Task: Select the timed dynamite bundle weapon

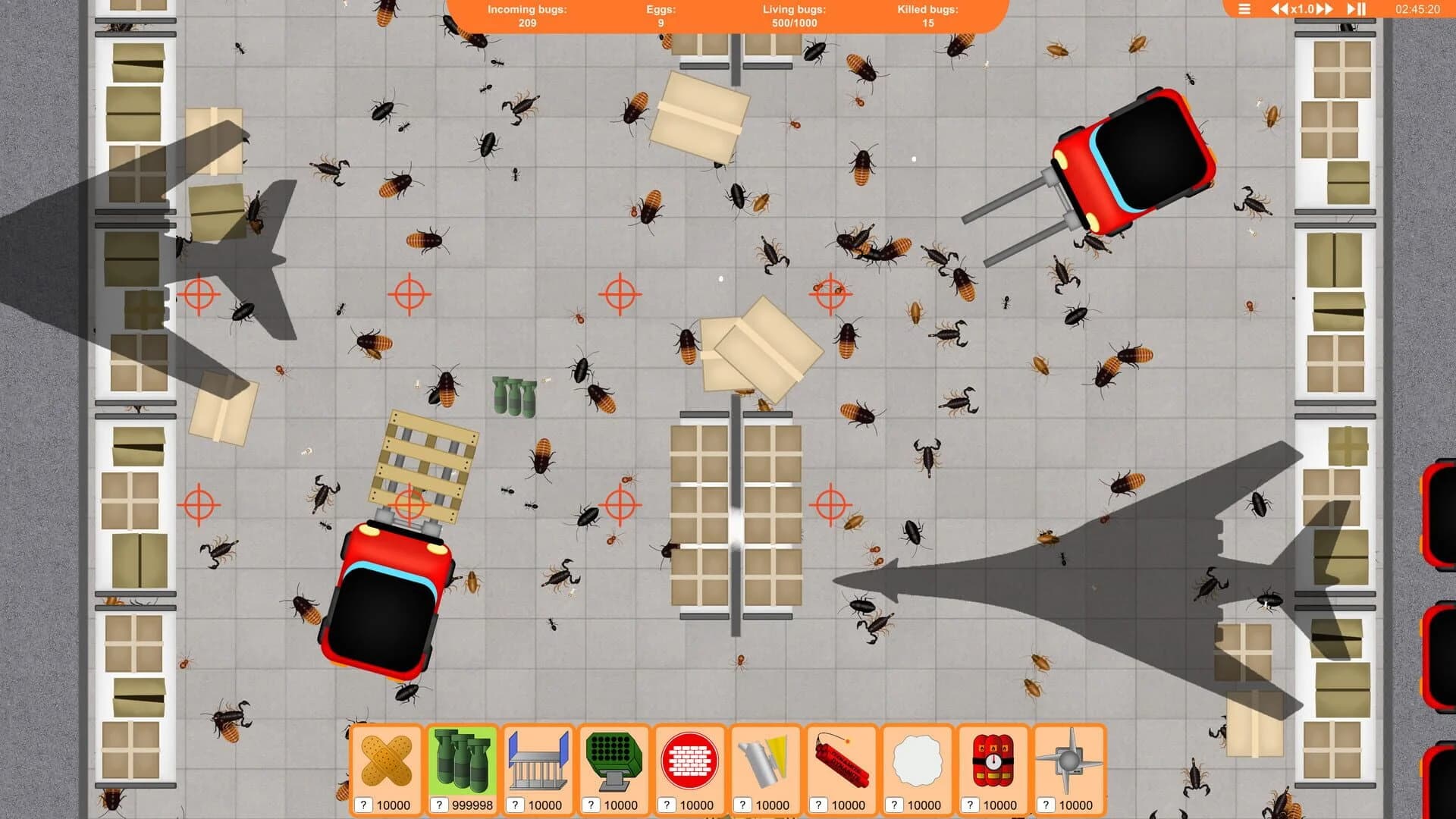Action: click(x=994, y=762)
